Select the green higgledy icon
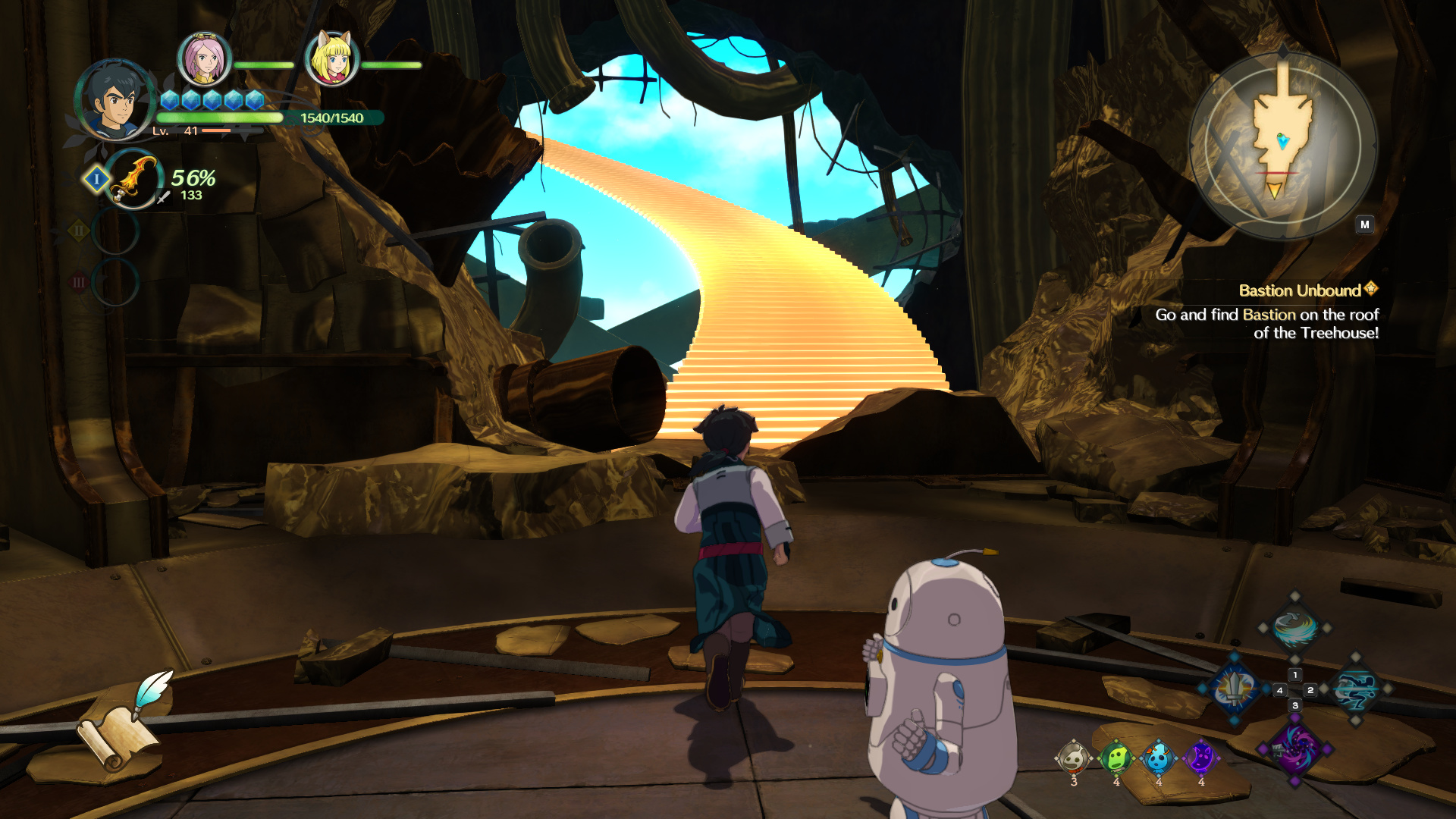The height and width of the screenshot is (819, 1456). coord(1116,758)
